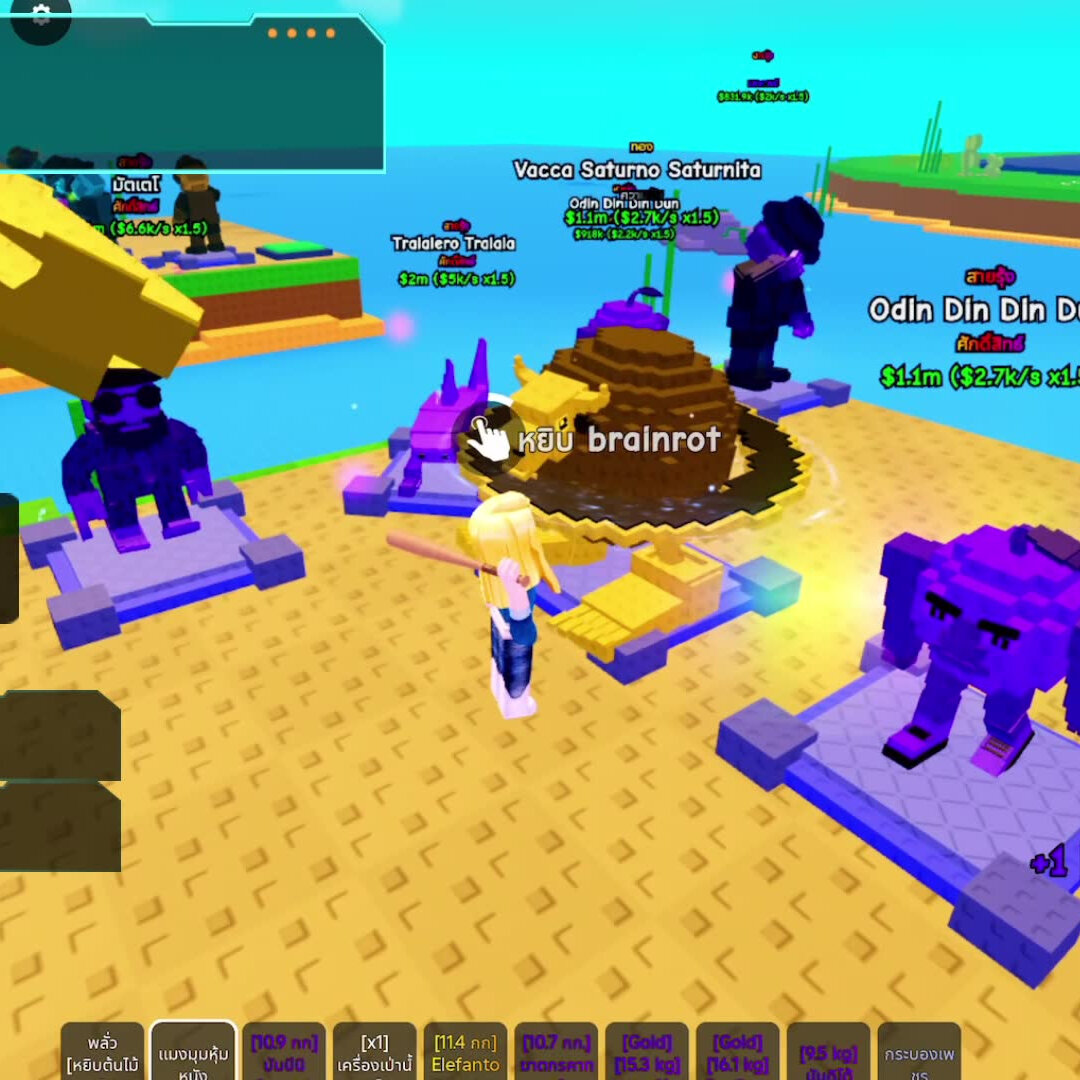The height and width of the screenshot is (1080, 1080).
Task: Select the พลั่ว shovel hotbar slot
Action: pyautogui.click(x=103, y=1052)
